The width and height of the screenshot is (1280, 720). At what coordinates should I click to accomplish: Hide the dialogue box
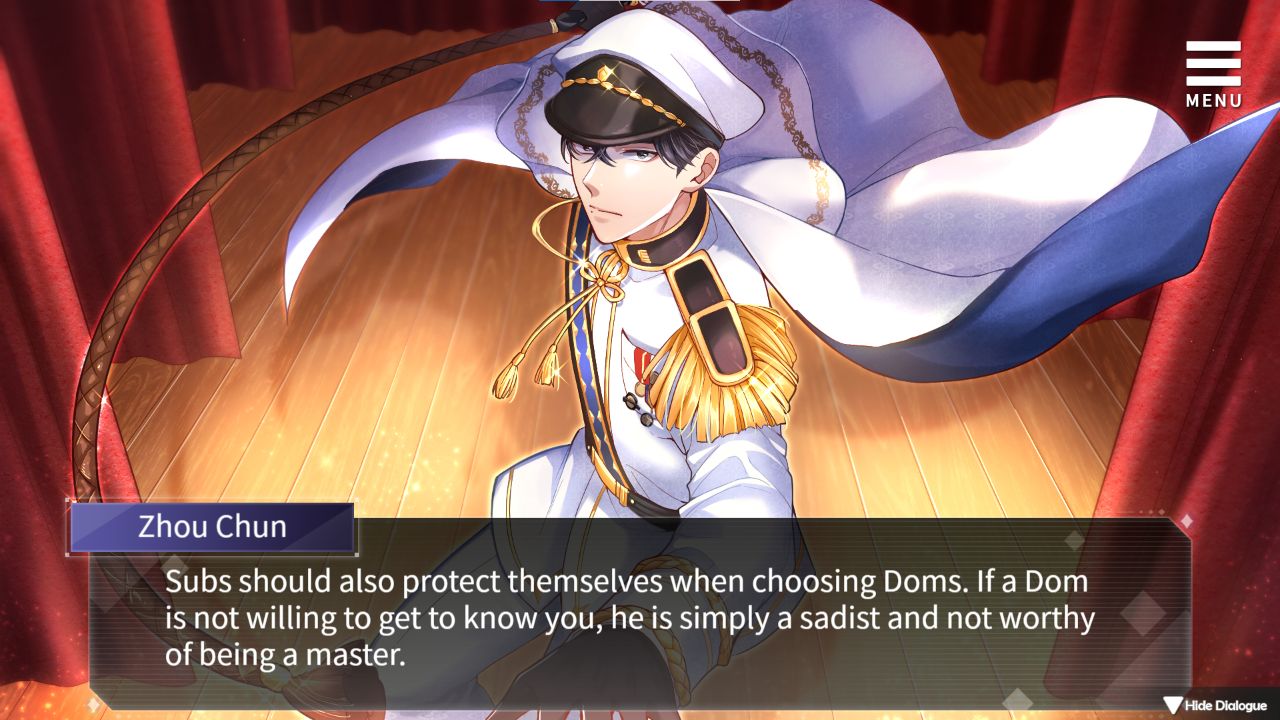(1215, 706)
